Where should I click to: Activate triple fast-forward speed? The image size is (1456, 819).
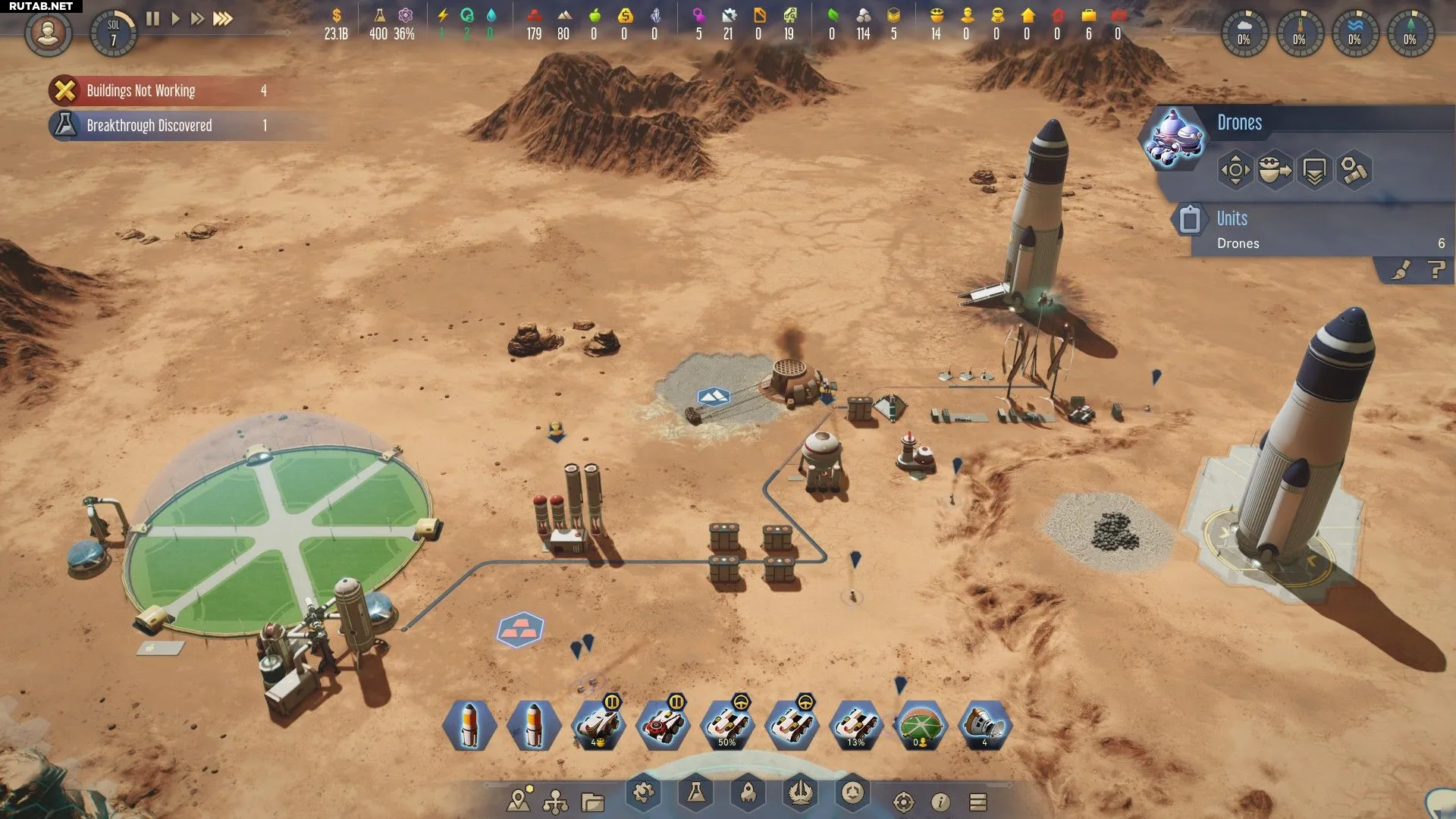click(222, 19)
